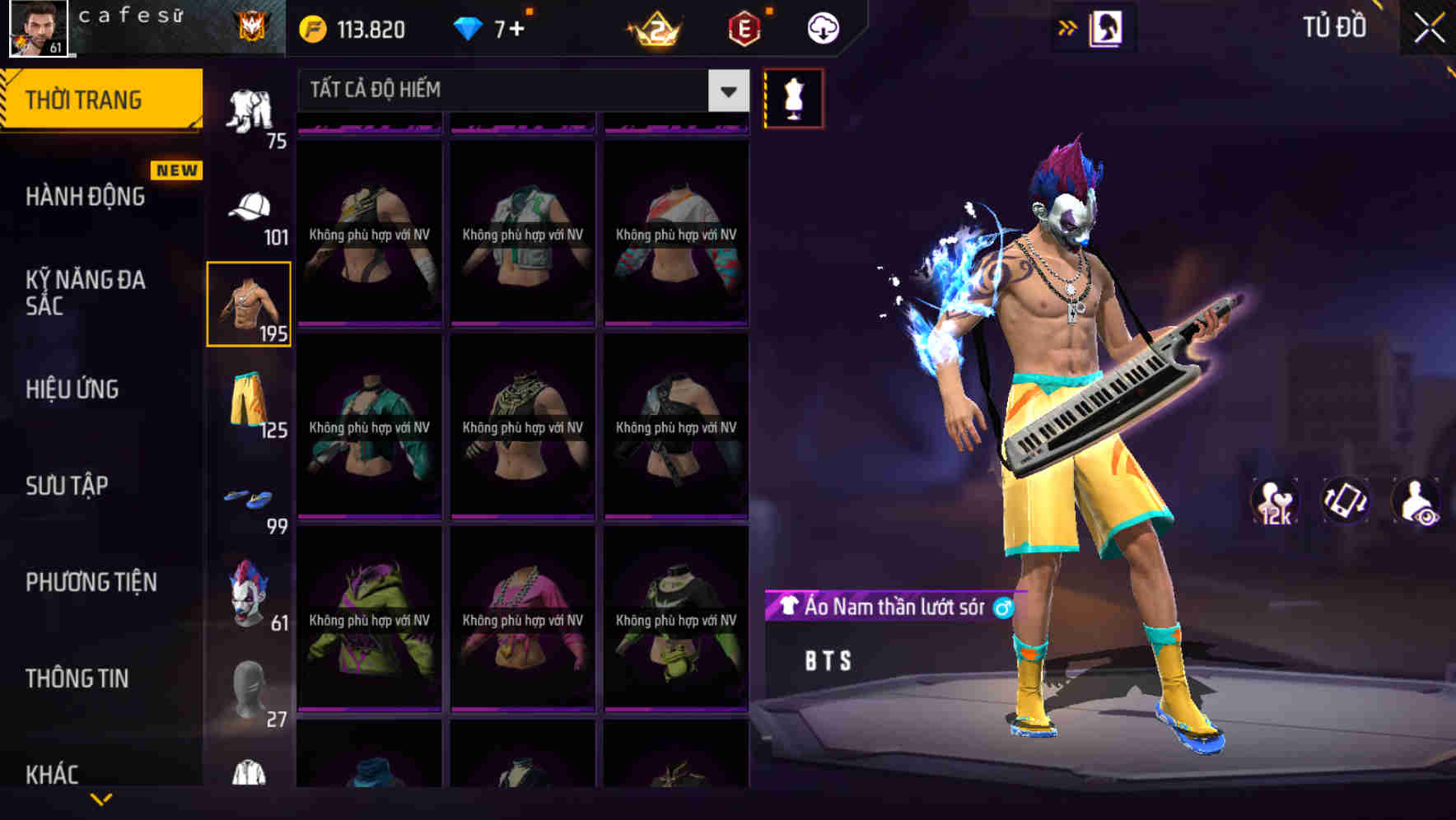Open the TẤT CẢ ĐỘ HIẾM rarity dropdown
The height and width of the screenshot is (820, 1456).
coord(519,91)
